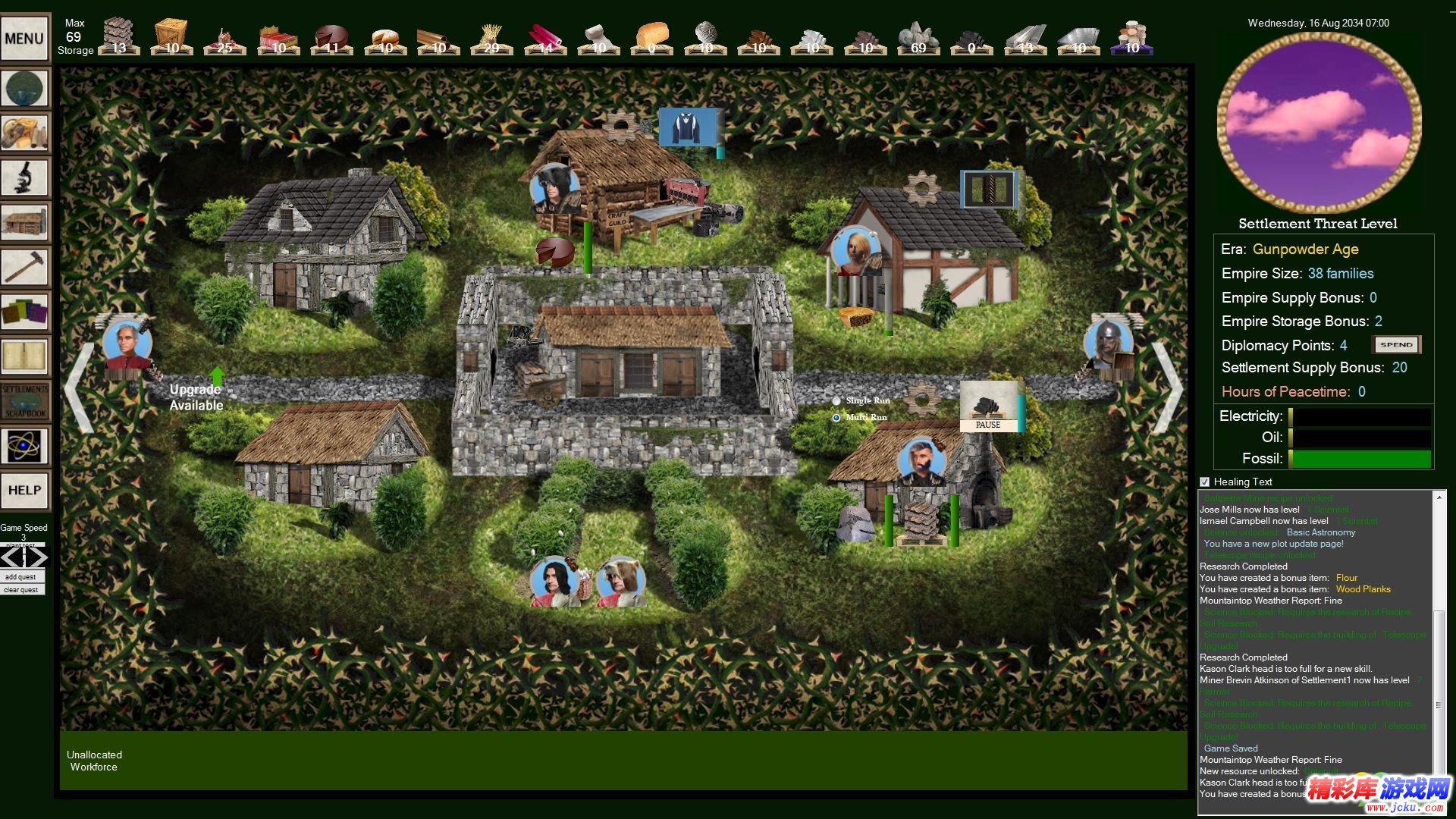Image resolution: width=1456 pixels, height=819 pixels.
Task: Open the HELP screen
Action: pos(25,491)
